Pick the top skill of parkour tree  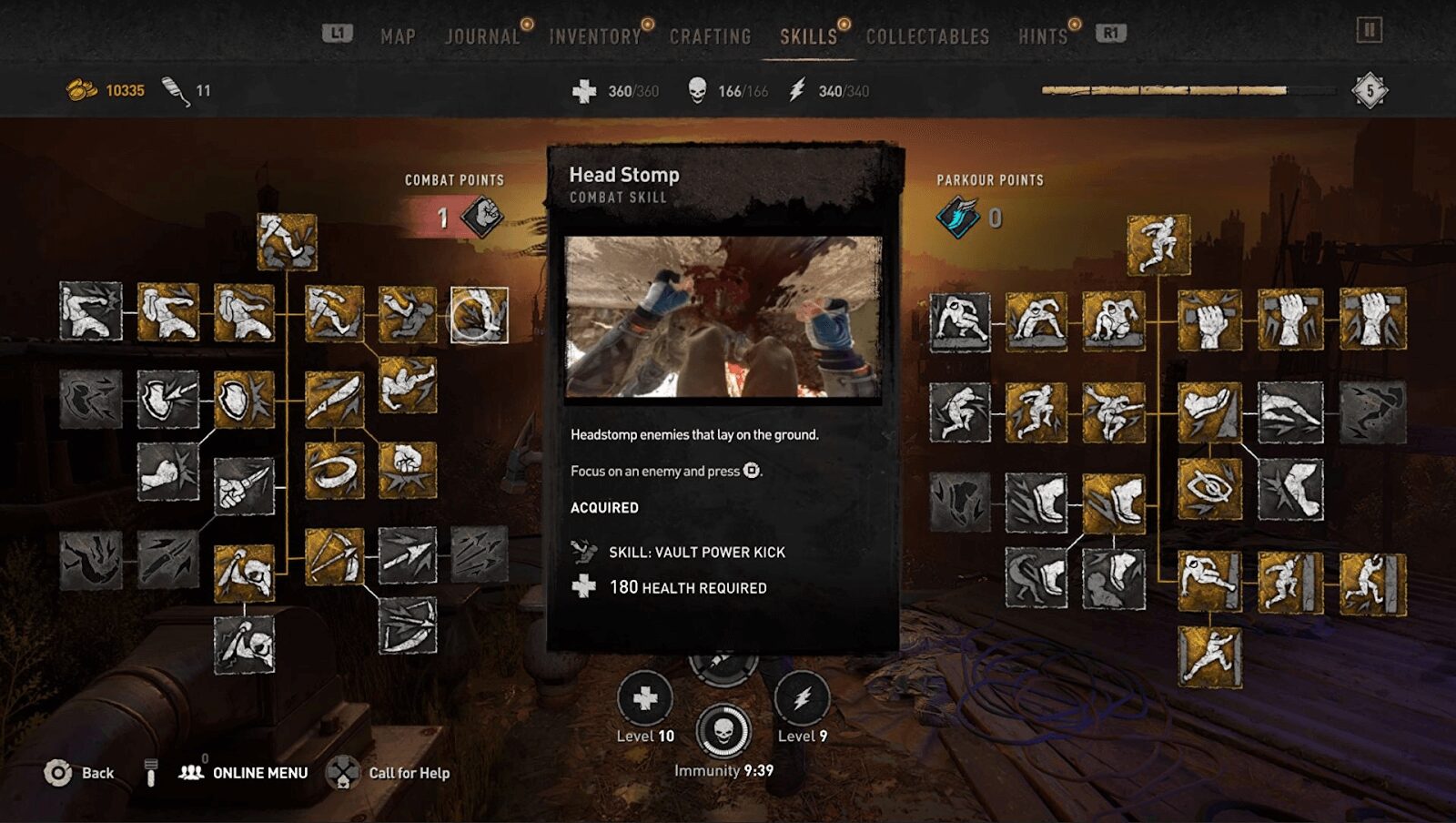click(x=1158, y=244)
